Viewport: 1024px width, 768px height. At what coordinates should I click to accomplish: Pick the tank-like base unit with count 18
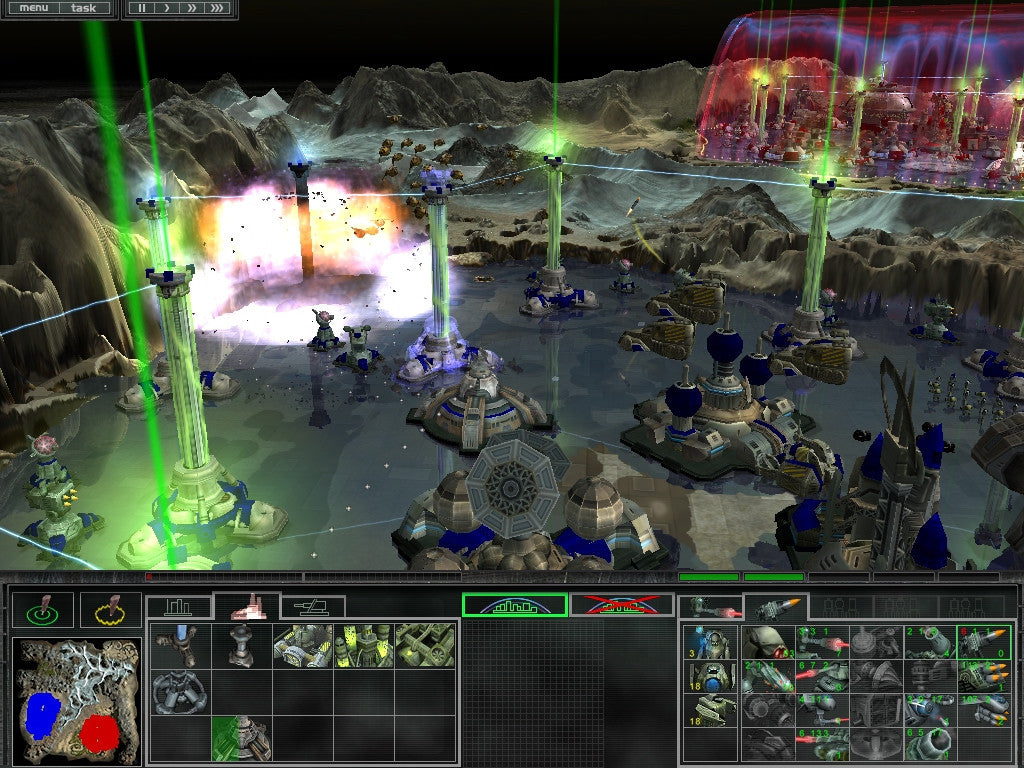pos(711,710)
